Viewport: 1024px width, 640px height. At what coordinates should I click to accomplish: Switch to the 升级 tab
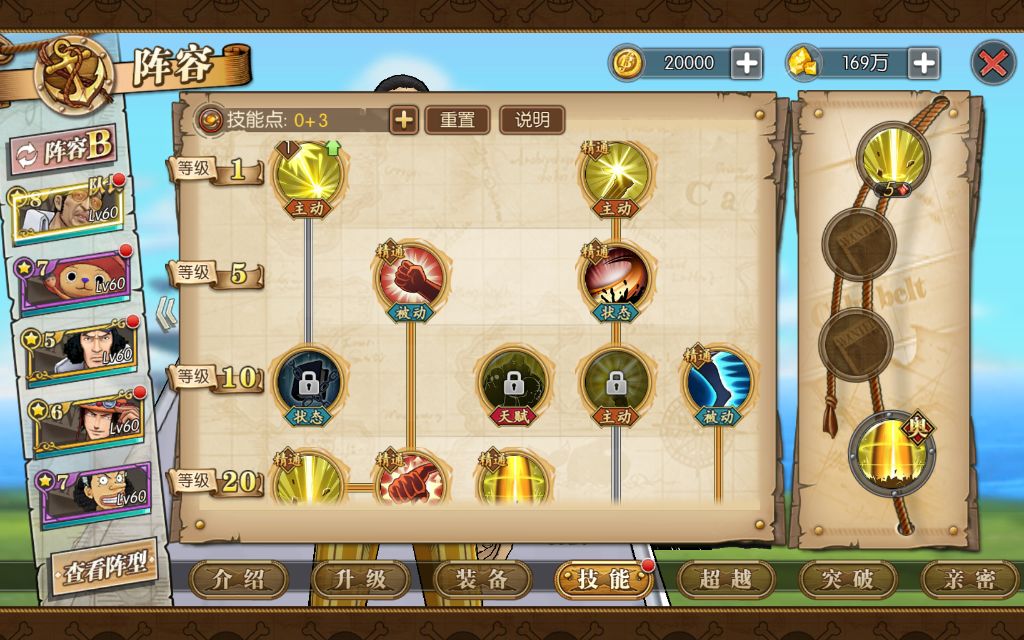coord(360,578)
